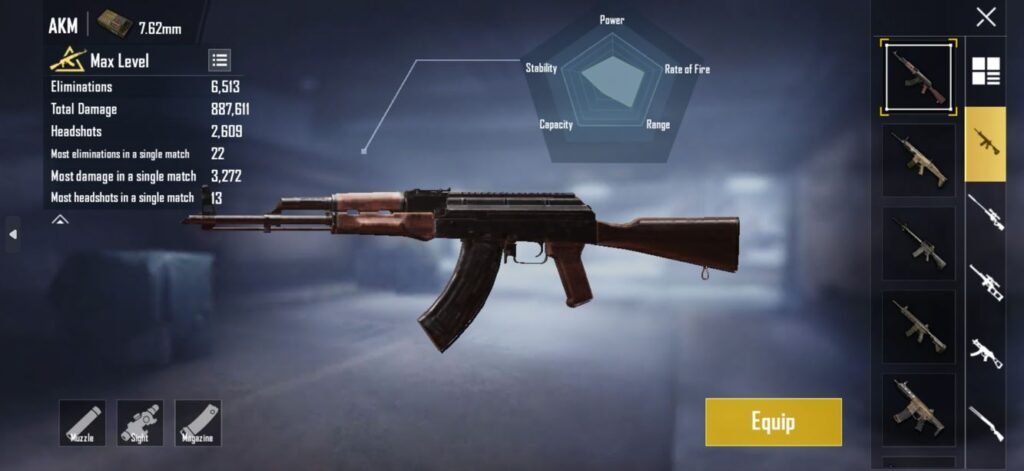Select the AKM thumbnail in weapon list
Image resolution: width=1024 pixels, height=471 pixels.
tap(919, 77)
